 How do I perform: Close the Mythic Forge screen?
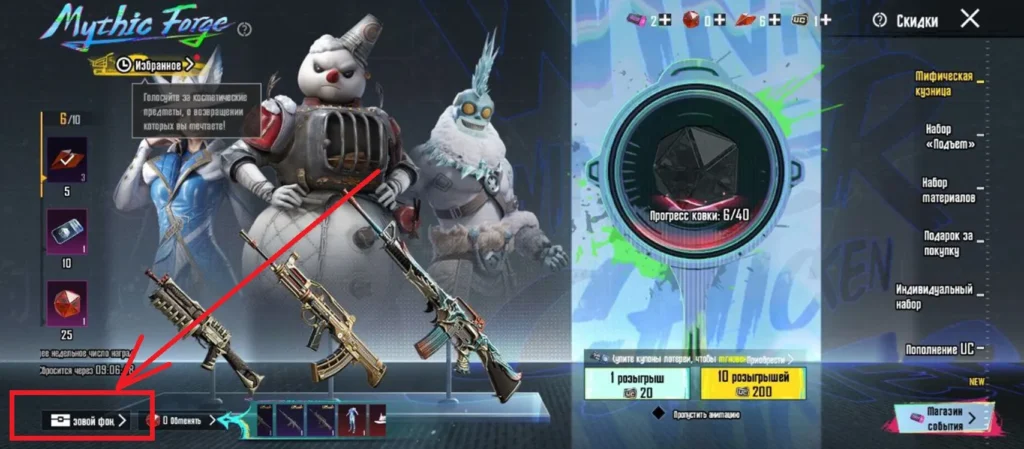point(969,18)
